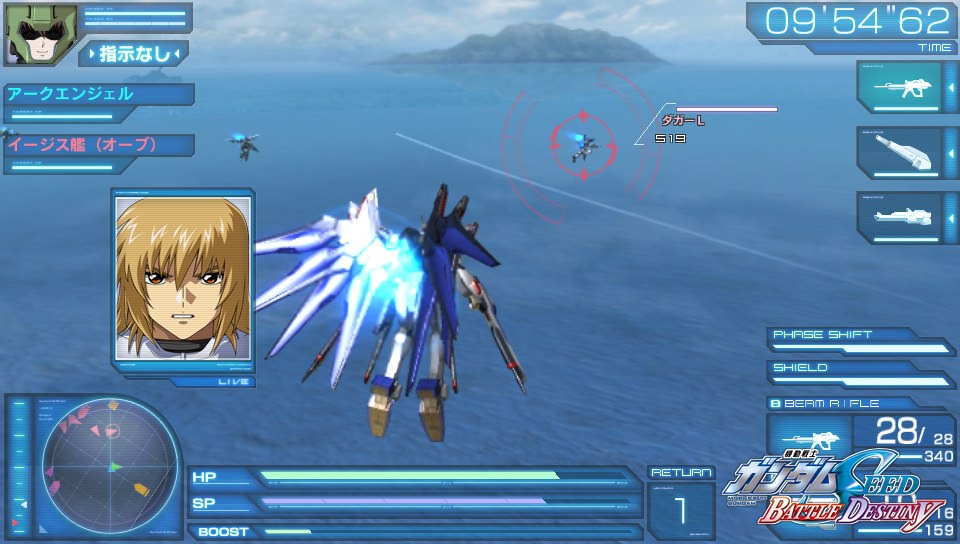Open the circular radar minimap
This screenshot has width=960, height=544.
pyautogui.click(x=112, y=466)
